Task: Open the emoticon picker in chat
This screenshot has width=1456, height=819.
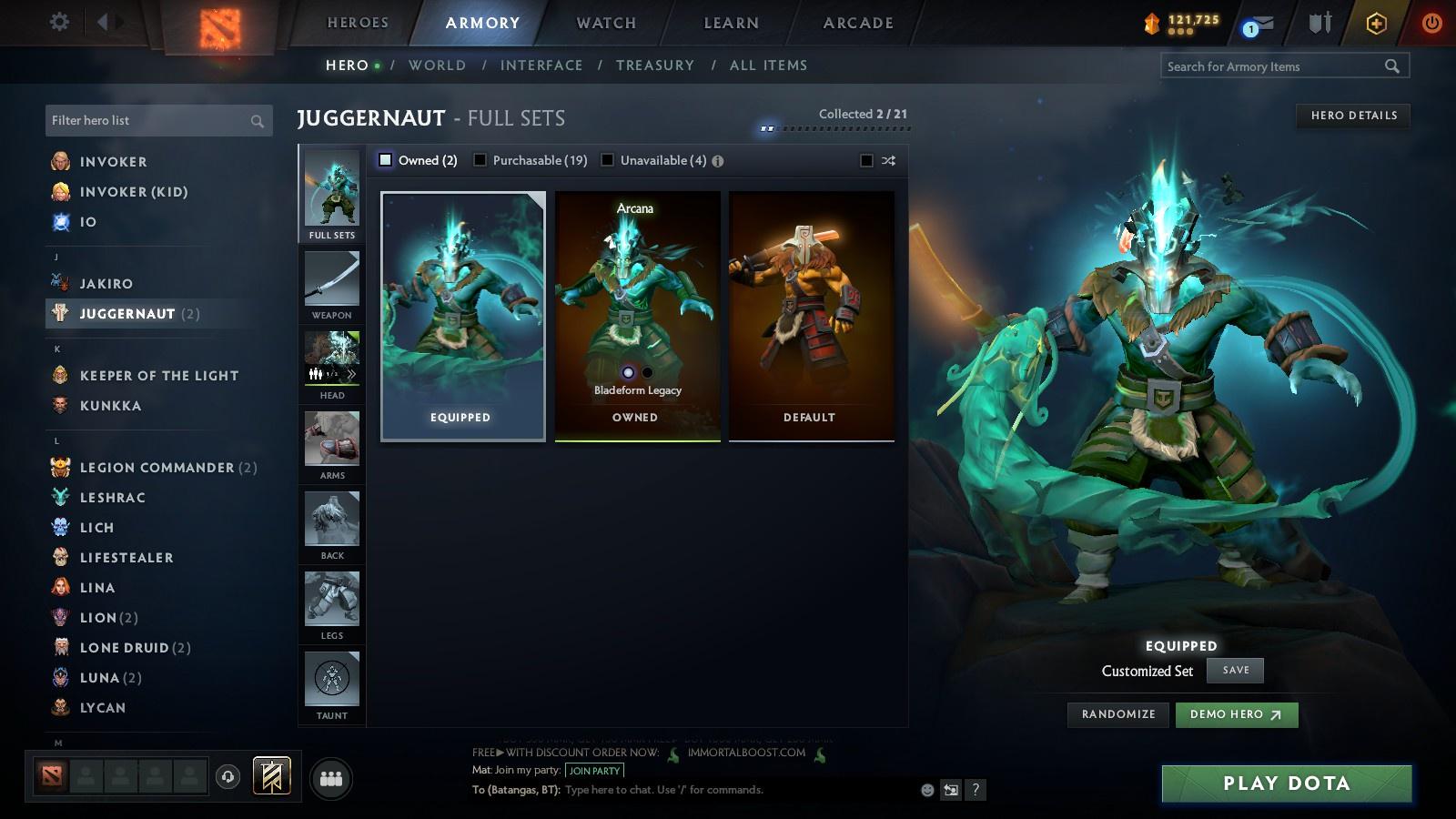Action: point(925,790)
